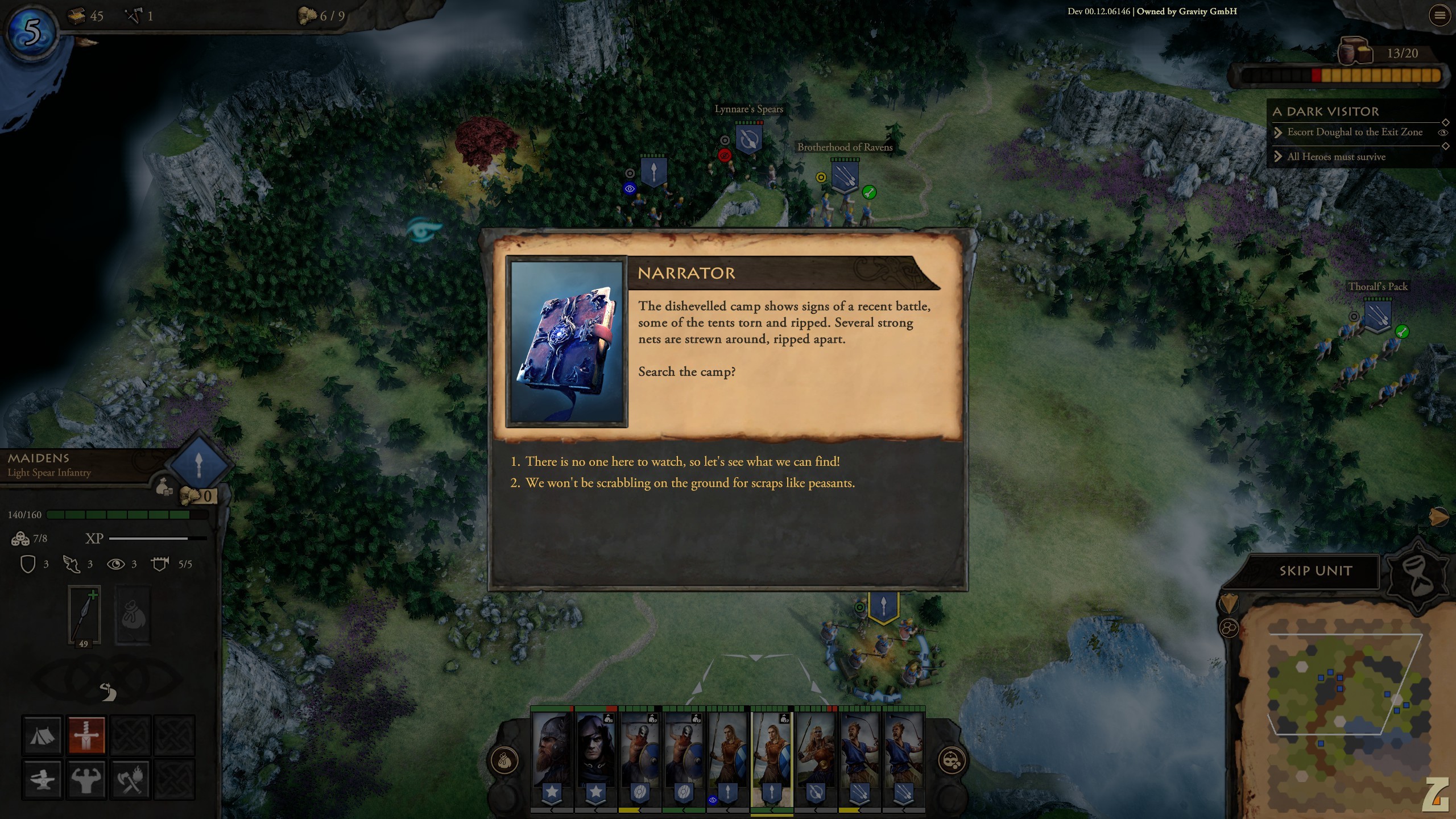Activate the red sword ability

click(x=86, y=735)
